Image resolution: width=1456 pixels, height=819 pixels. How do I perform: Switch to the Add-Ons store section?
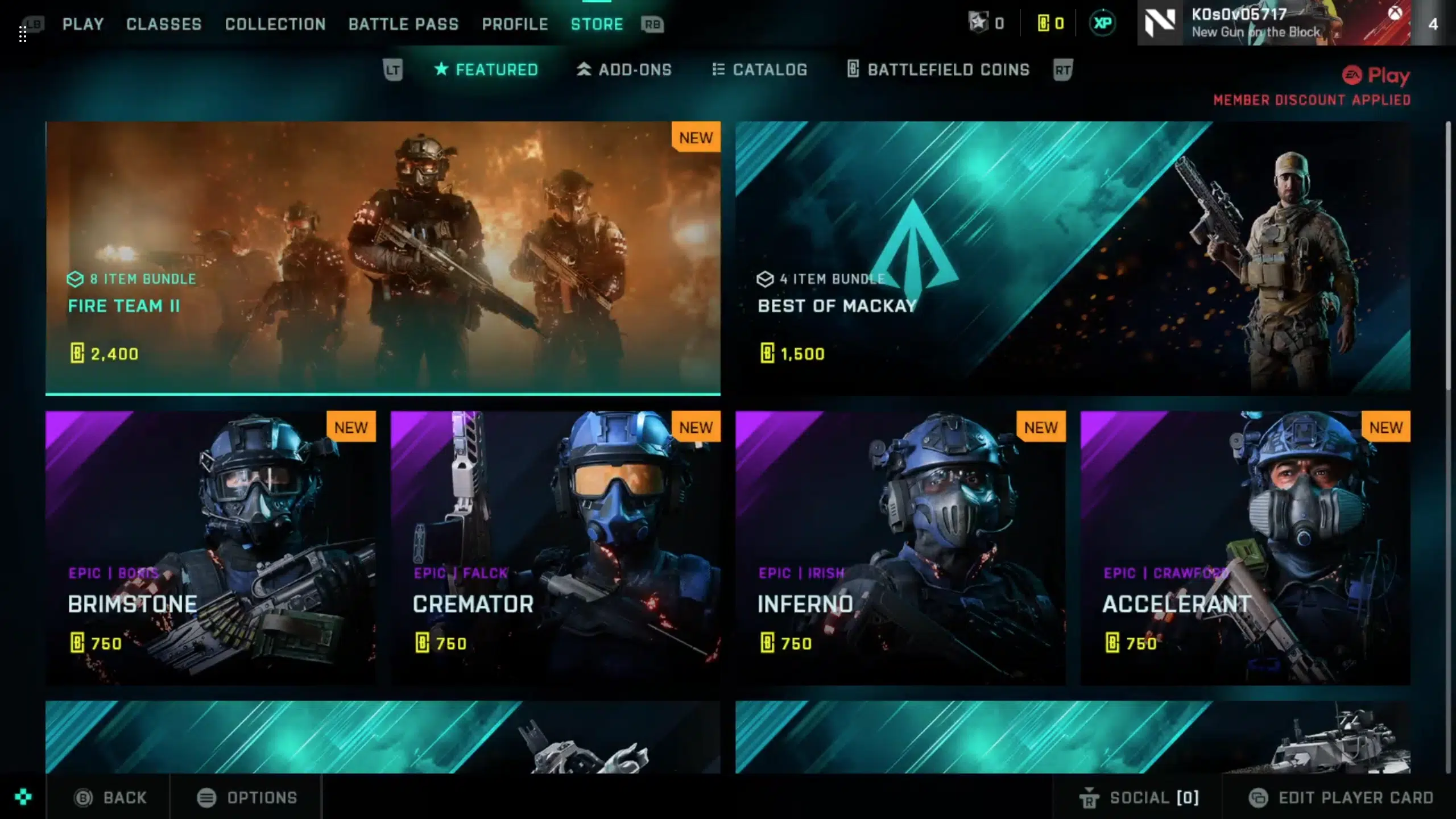[x=624, y=69]
